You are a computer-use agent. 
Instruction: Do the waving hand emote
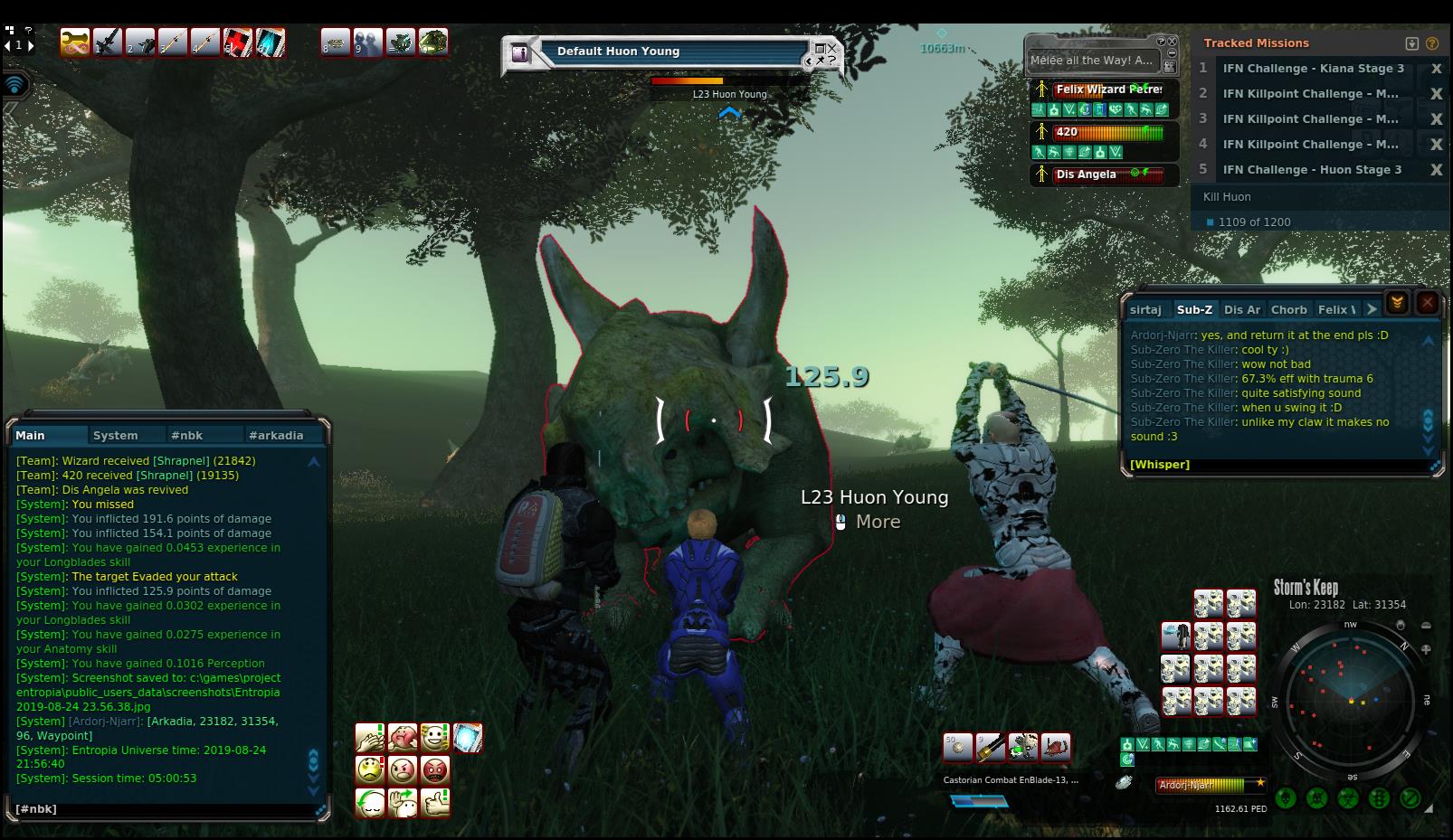(x=403, y=802)
